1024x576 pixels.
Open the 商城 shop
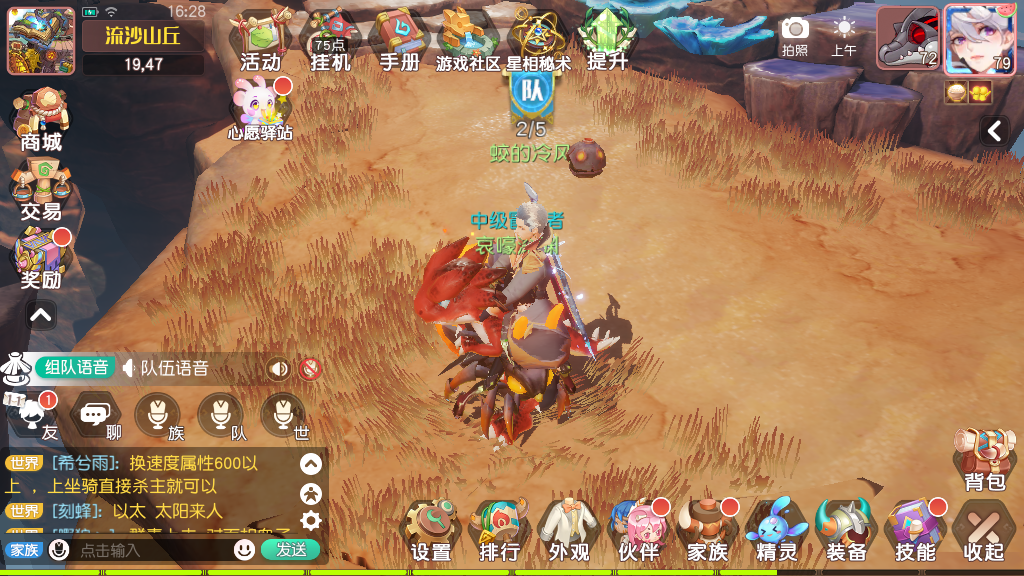(41, 121)
